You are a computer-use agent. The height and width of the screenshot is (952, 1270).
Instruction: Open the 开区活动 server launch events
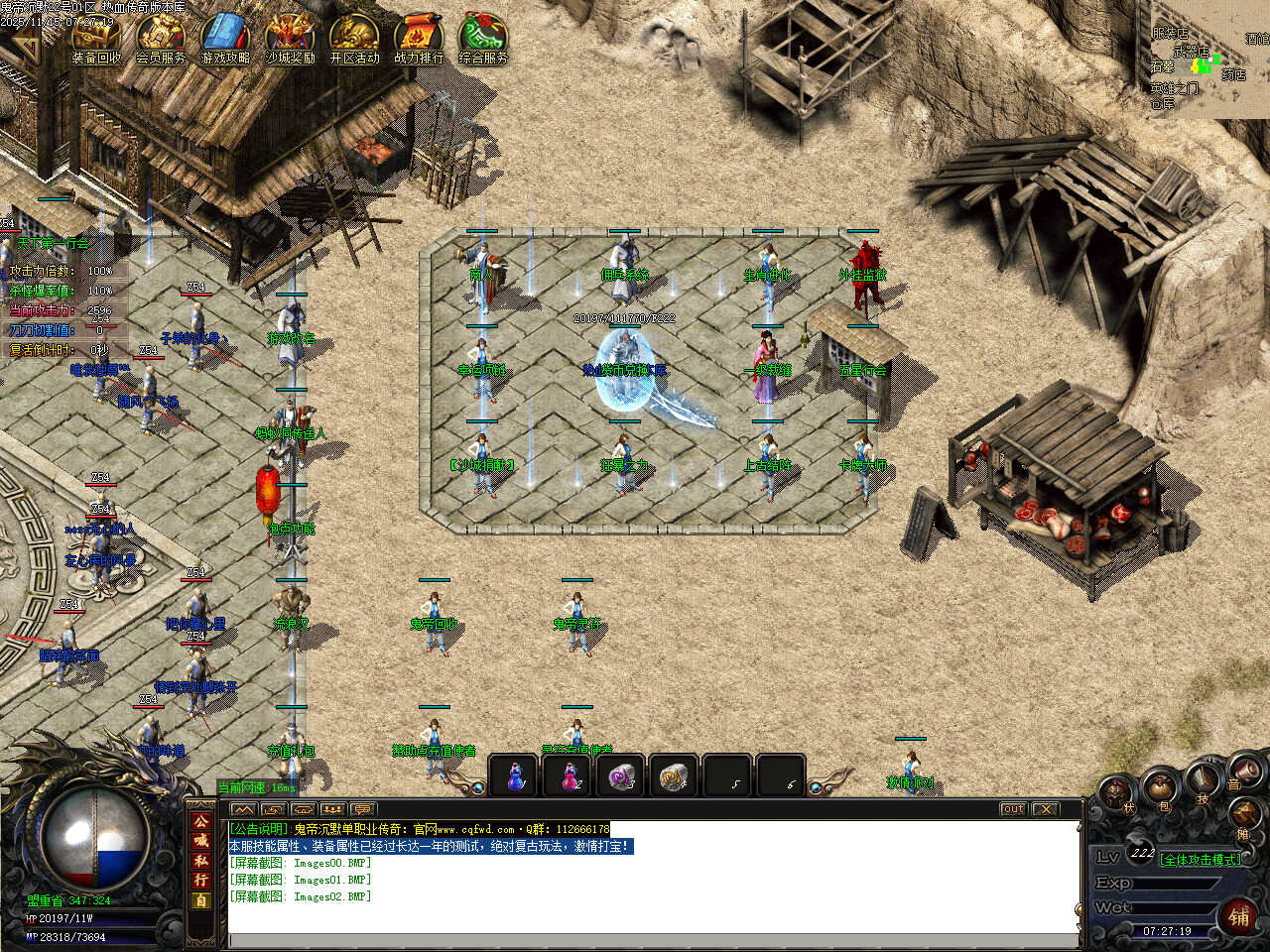(354, 38)
